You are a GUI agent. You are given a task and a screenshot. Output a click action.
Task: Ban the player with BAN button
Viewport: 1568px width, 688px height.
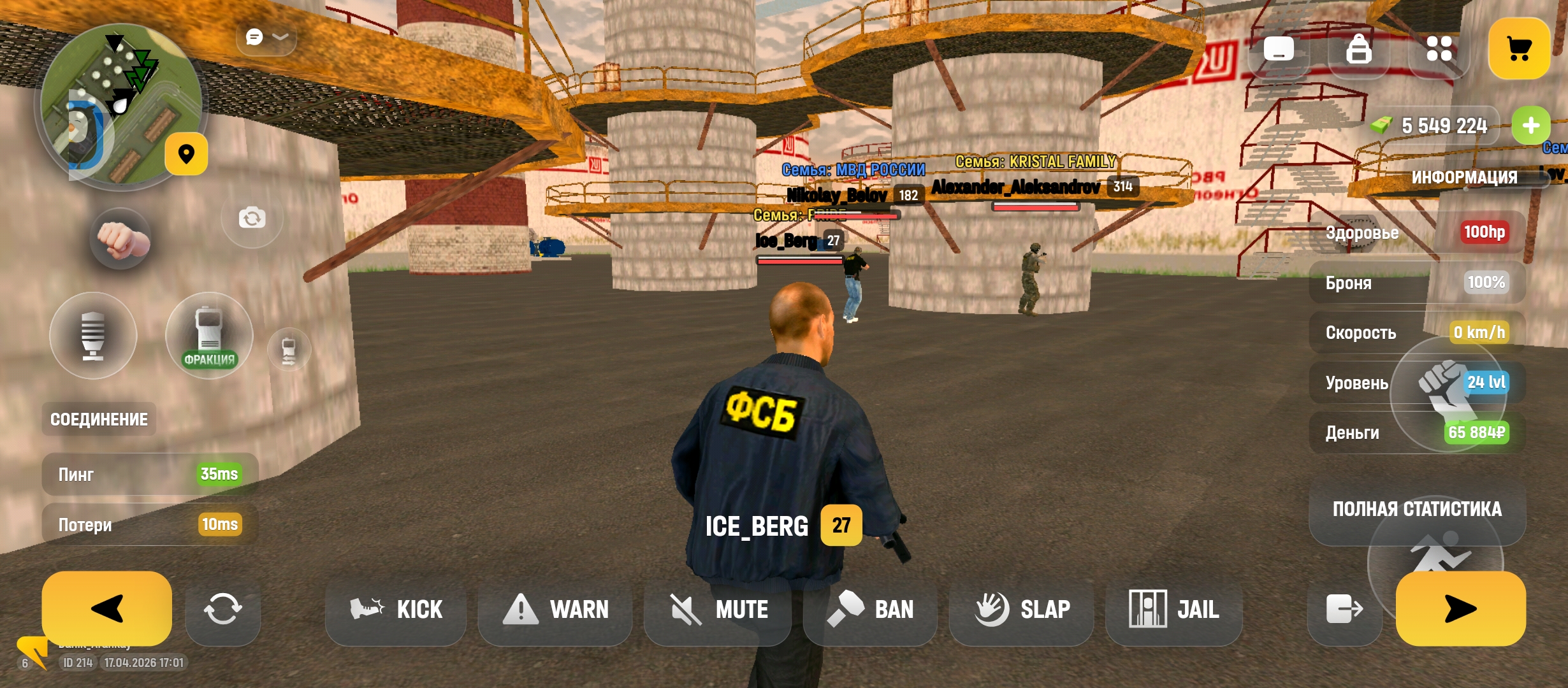[870, 610]
